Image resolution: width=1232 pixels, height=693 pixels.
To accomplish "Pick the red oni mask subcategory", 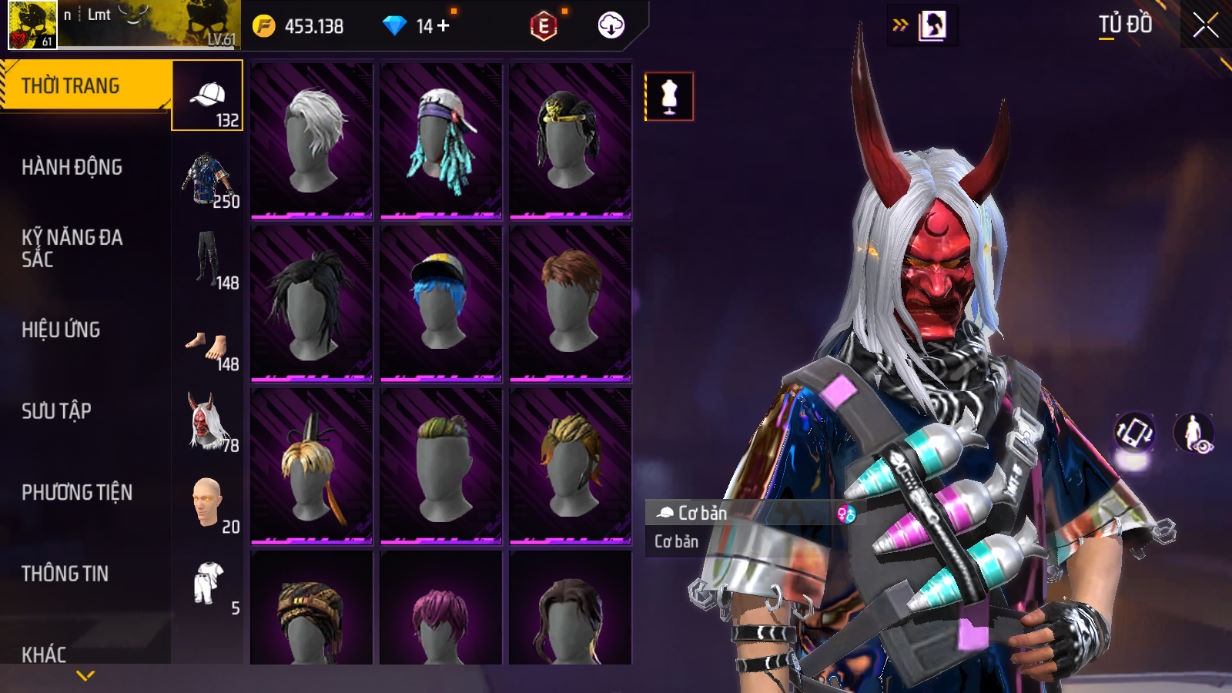I will tap(208, 423).
